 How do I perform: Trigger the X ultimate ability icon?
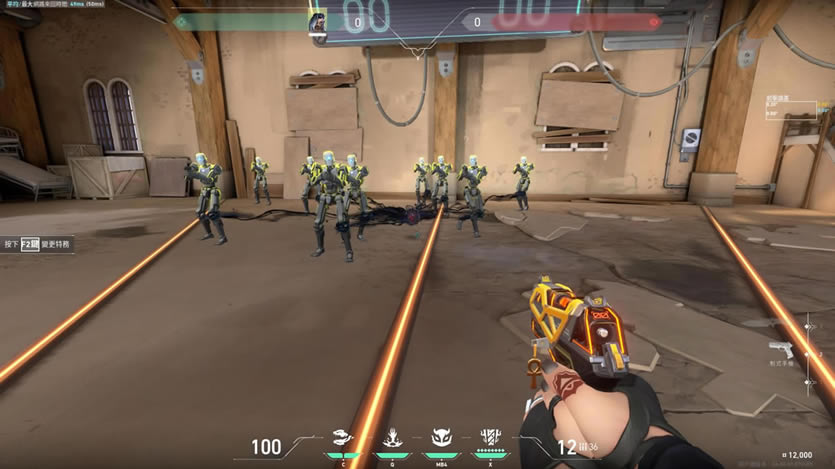[x=490, y=437]
